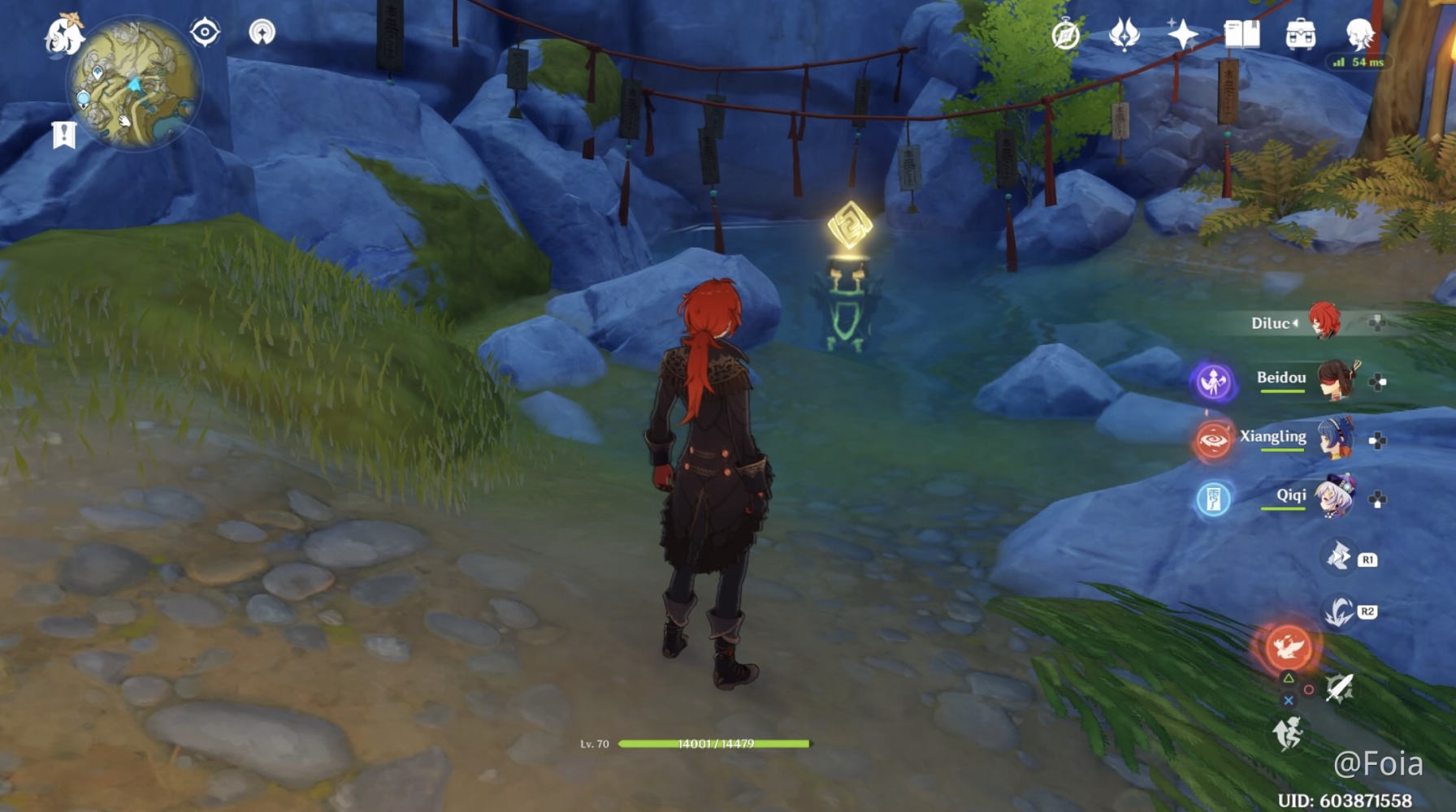Click the signal-arc icon beside the minimap

click(262, 32)
